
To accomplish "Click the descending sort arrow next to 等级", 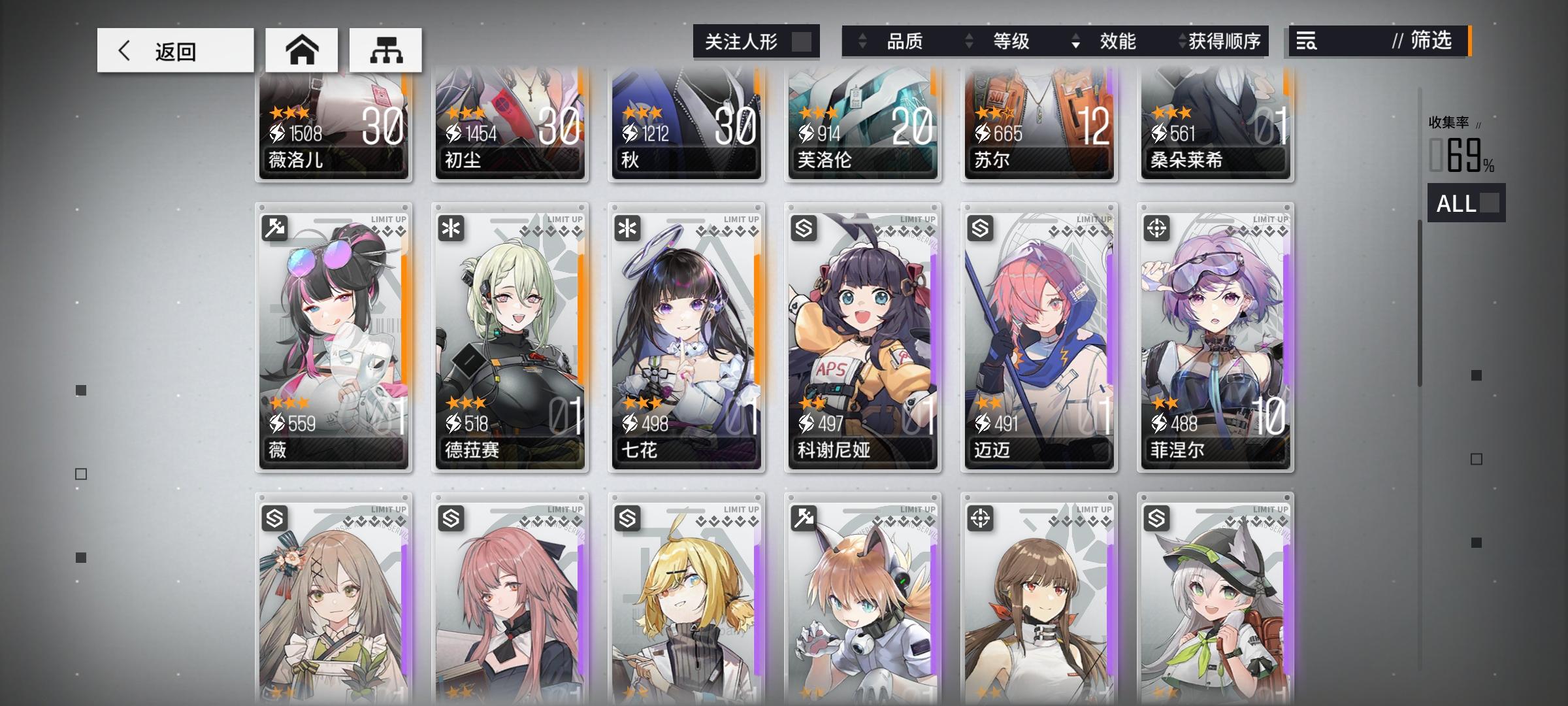I will point(1075,42).
